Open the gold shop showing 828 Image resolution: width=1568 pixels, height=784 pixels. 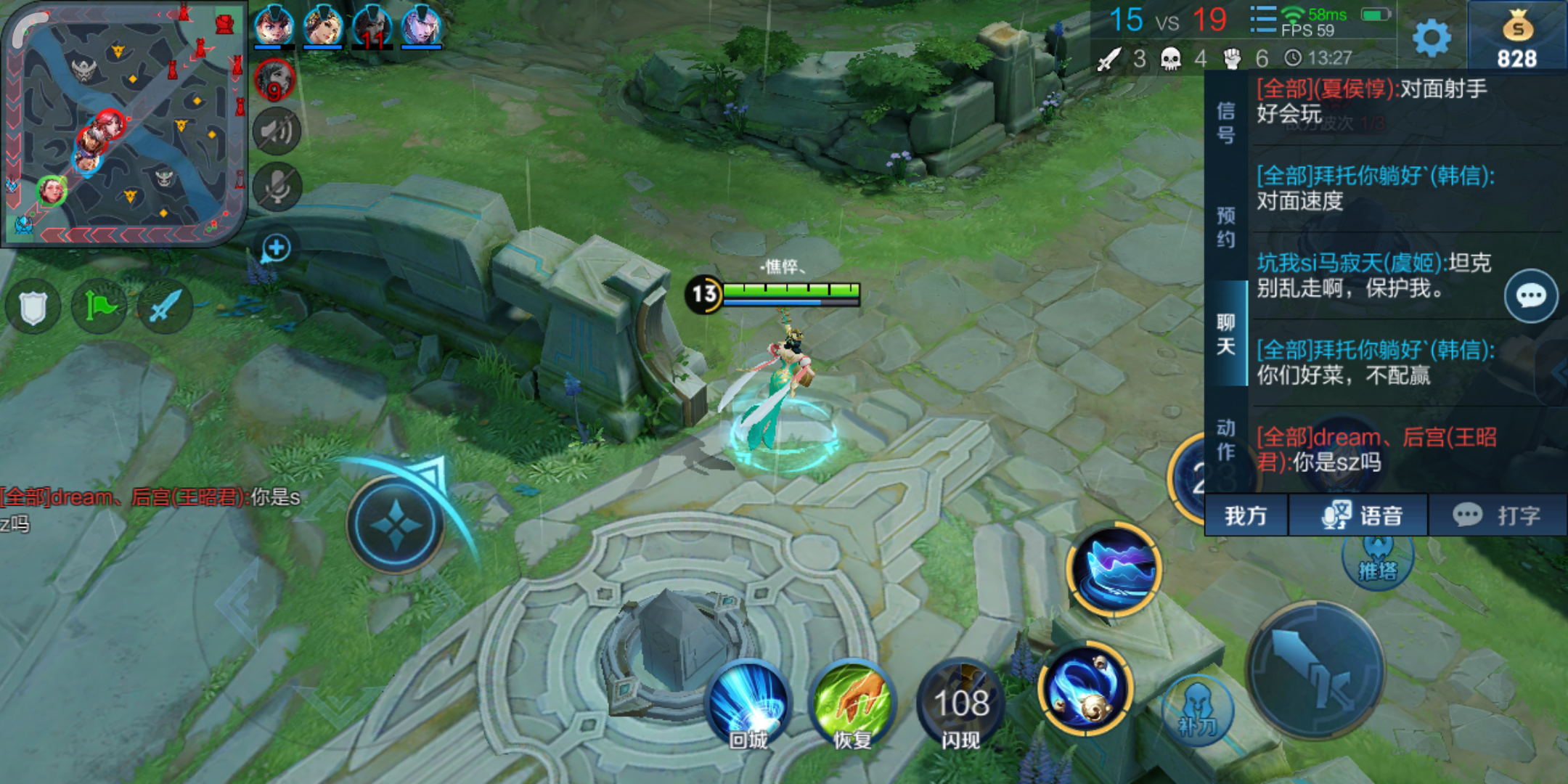pos(1517,38)
